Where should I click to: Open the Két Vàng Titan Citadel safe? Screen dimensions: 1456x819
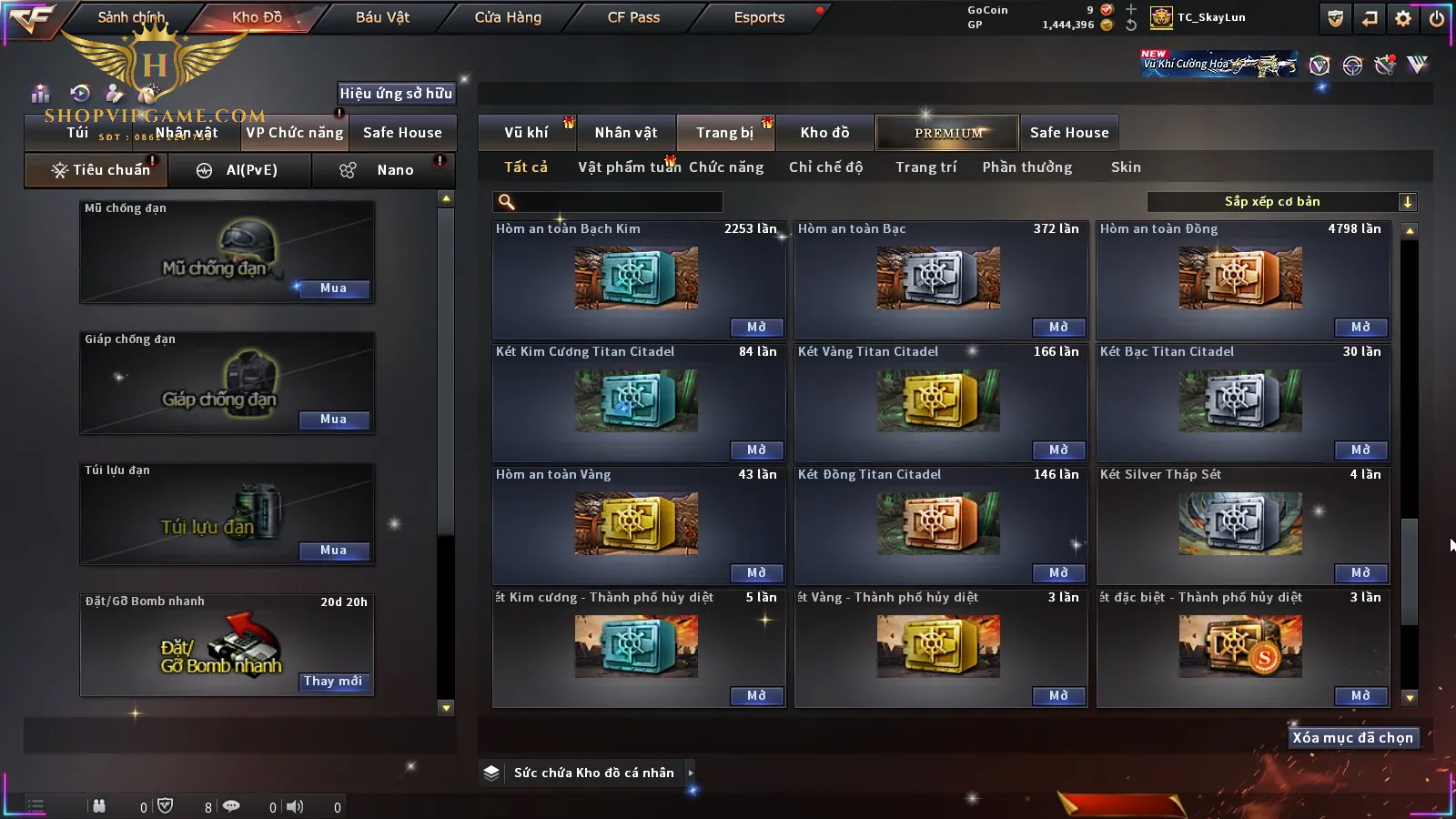point(1058,450)
